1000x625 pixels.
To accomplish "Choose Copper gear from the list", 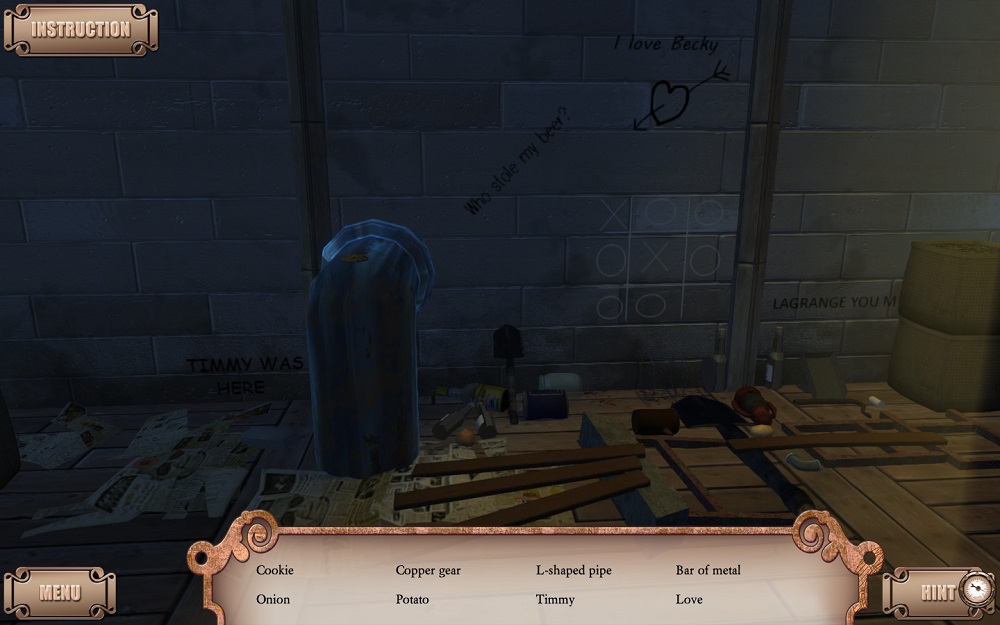I will (x=428, y=570).
